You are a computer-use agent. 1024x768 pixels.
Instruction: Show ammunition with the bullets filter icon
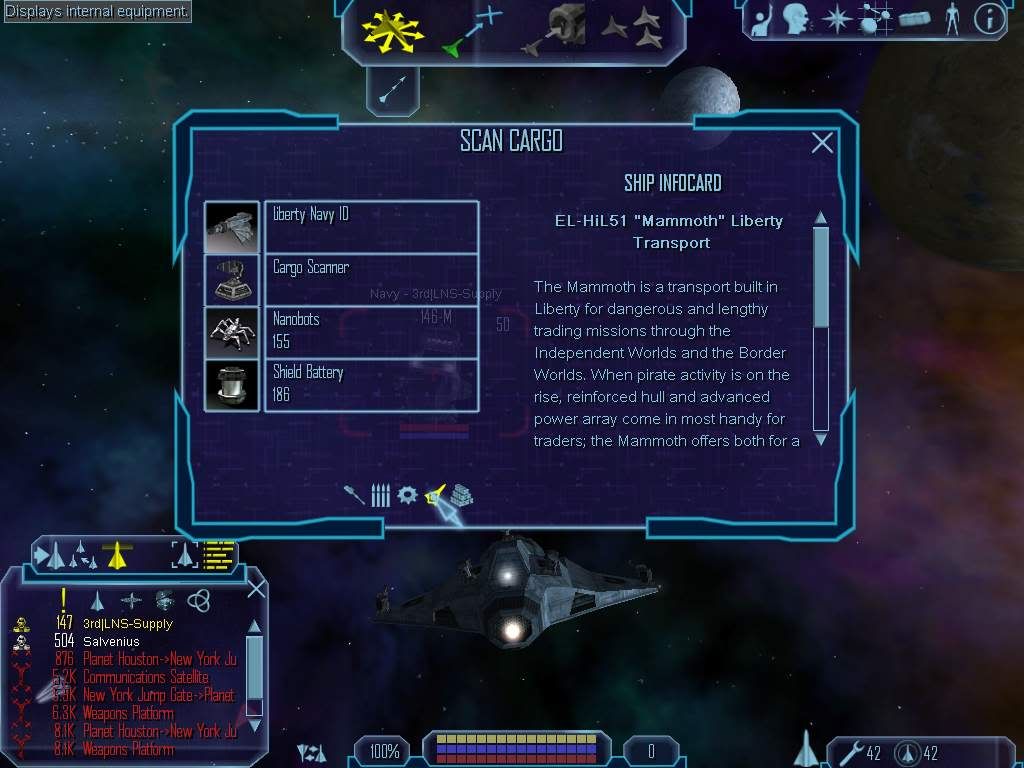[380, 495]
